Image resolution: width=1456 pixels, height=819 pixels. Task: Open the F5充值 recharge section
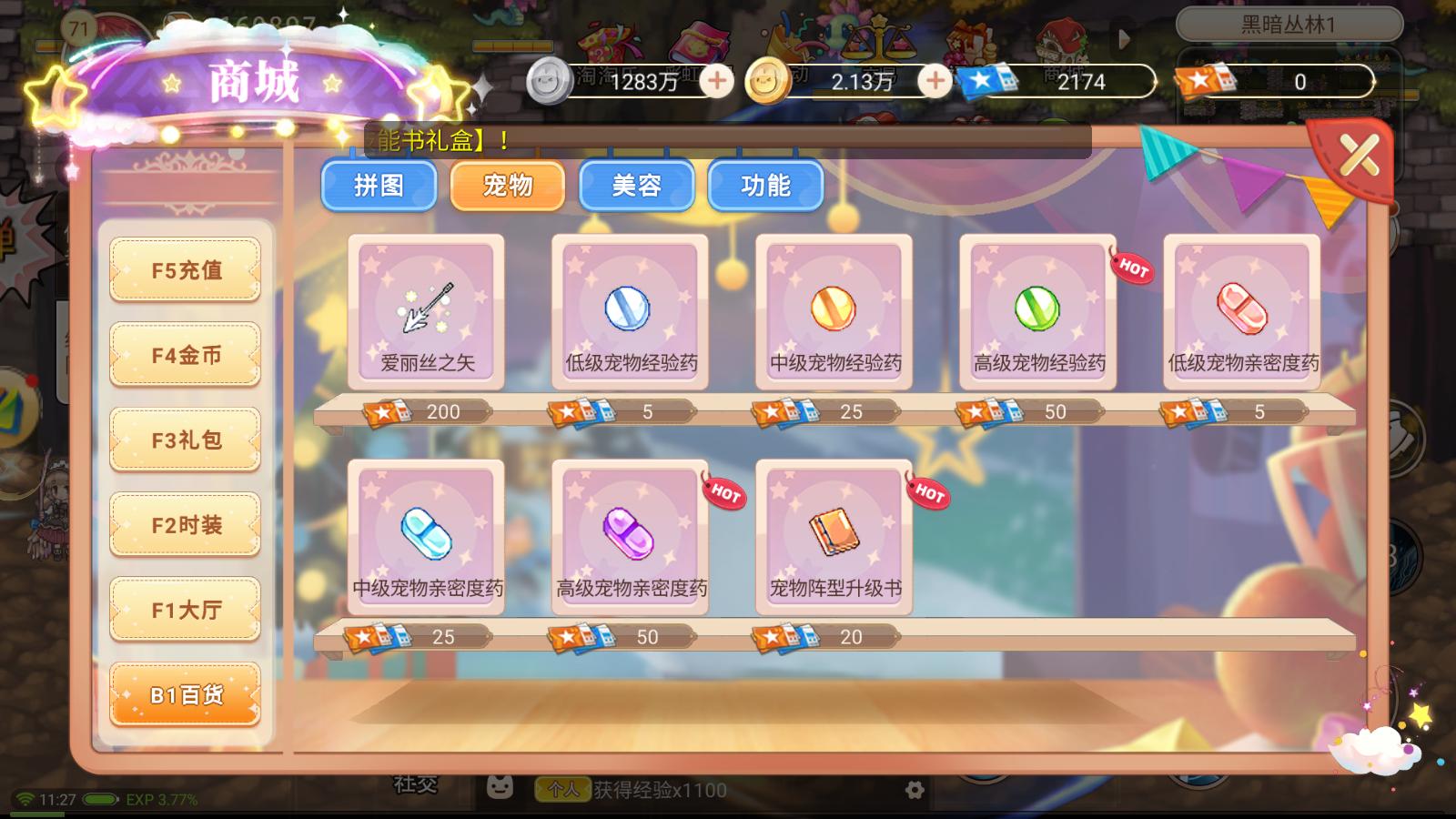185,270
